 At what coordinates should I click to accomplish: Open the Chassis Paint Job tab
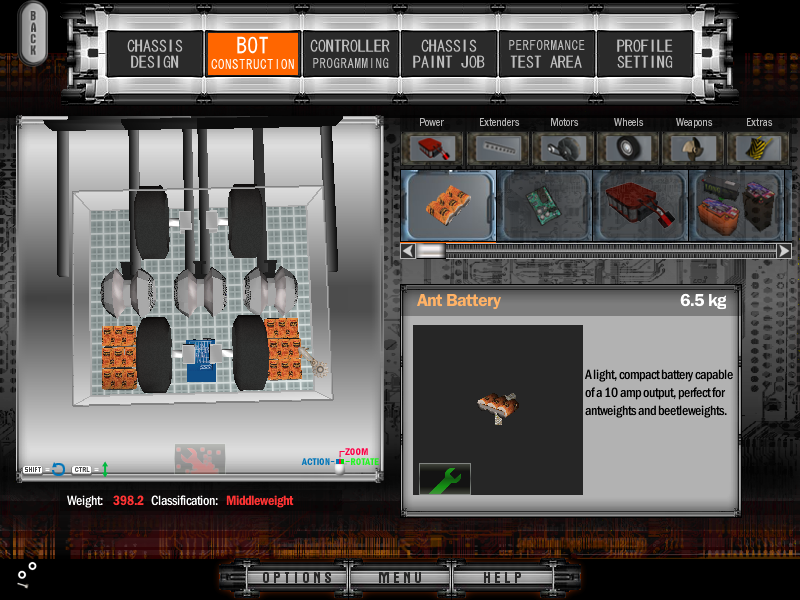tap(448, 54)
